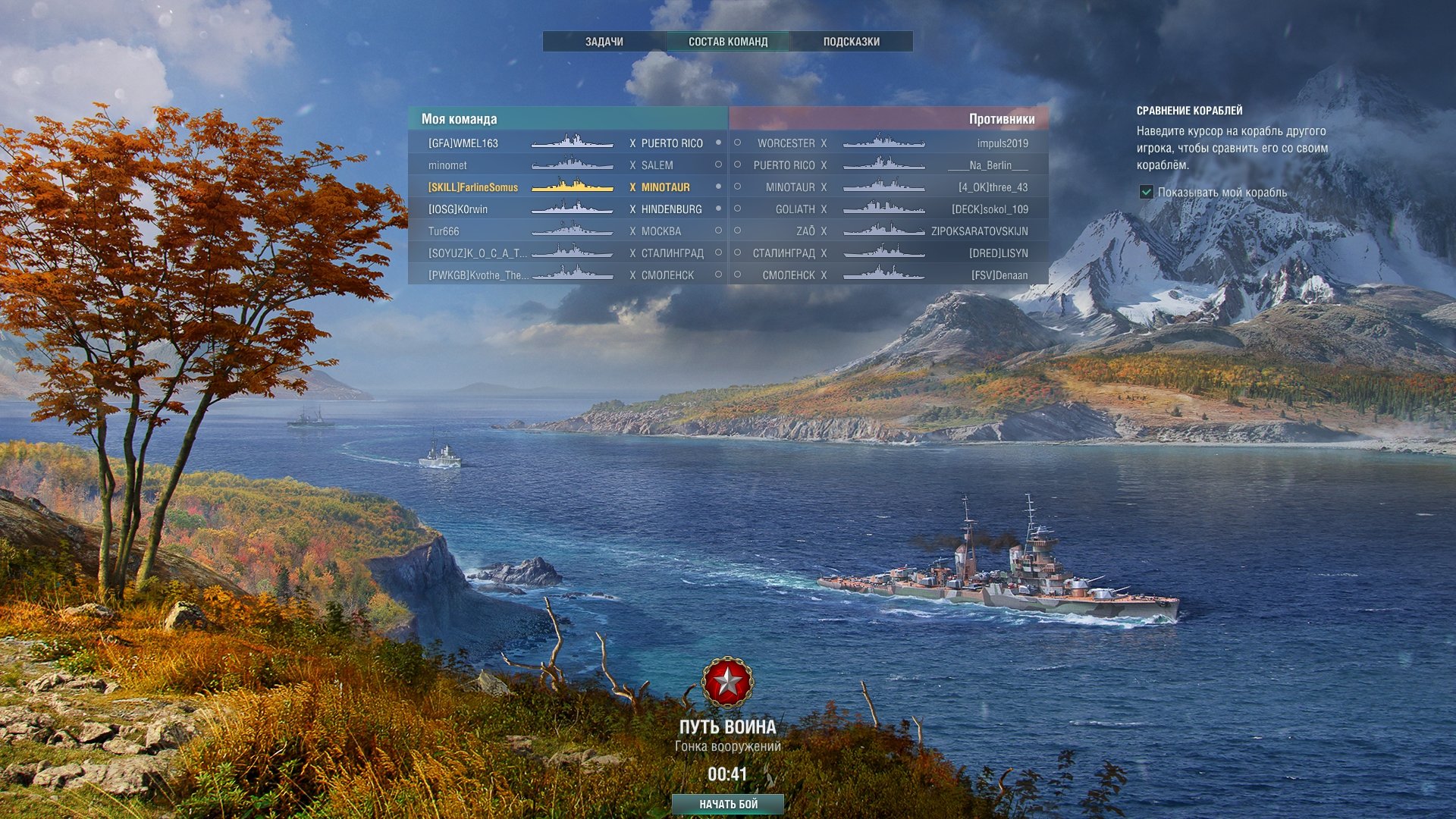Choose minomet's Salem row
Viewport: 1456px width, 819px height.
coord(567,165)
